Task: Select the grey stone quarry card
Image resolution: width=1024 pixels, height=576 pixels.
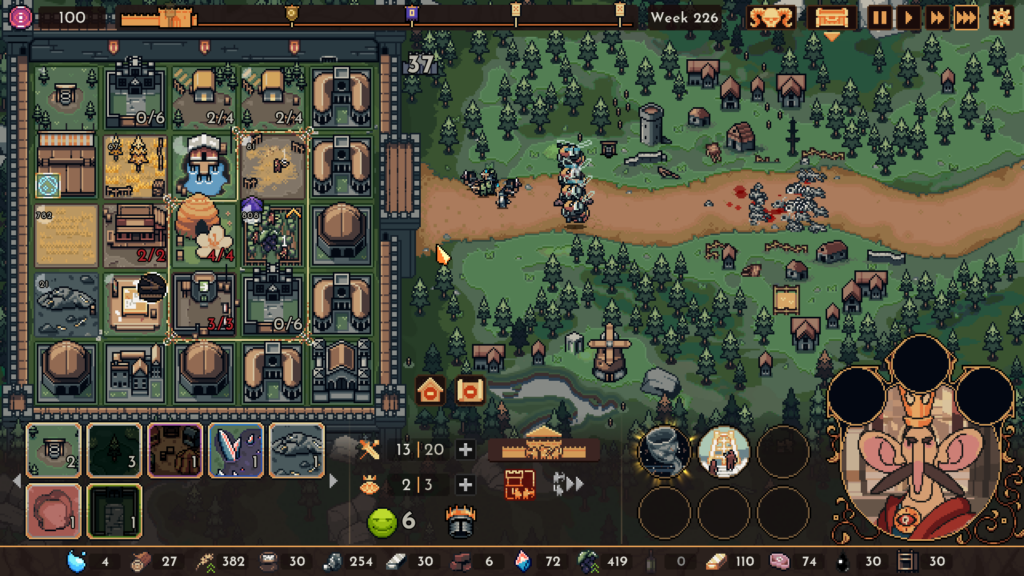Action: tap(297, 450)
